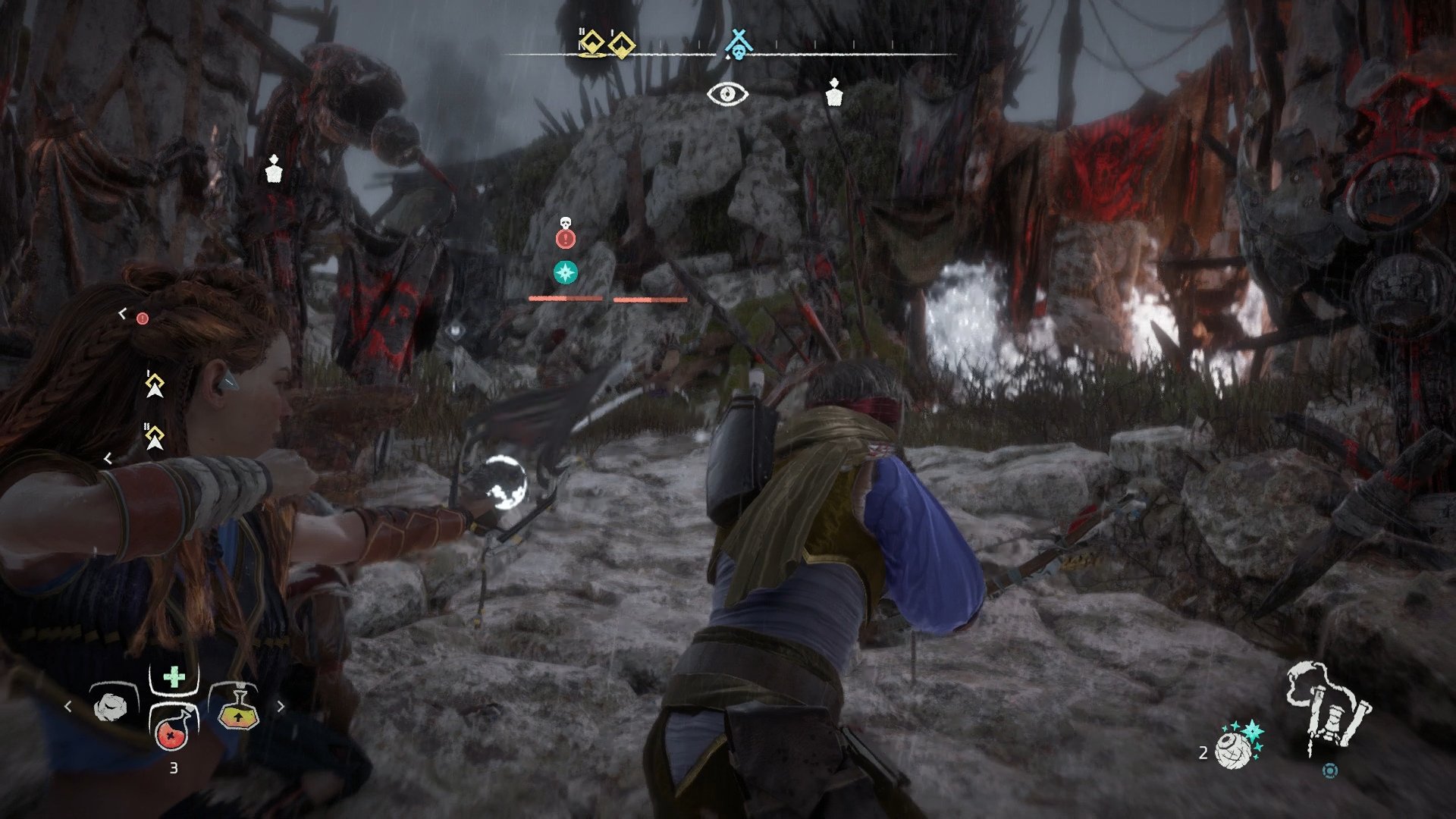Viewport: 1456px width, 819px height.
Task: Select the quest marker labeled I on compass
Action: click(622, 44)
